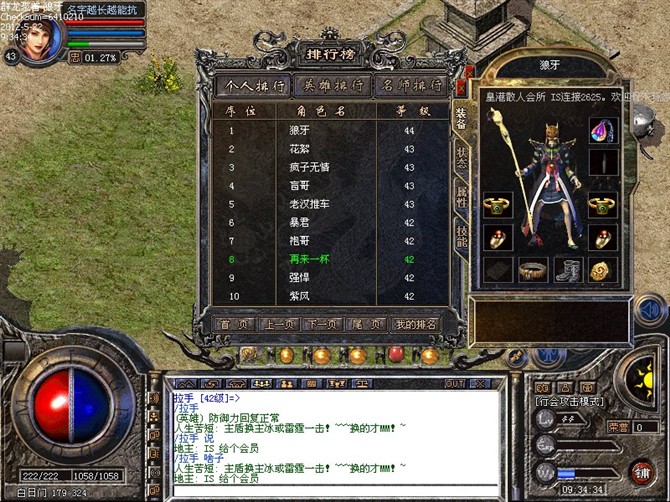The height and width of the screenshot is (502, 670).
Task: Switch to the 个人排行 ranking tab
Action: [254, 85]
